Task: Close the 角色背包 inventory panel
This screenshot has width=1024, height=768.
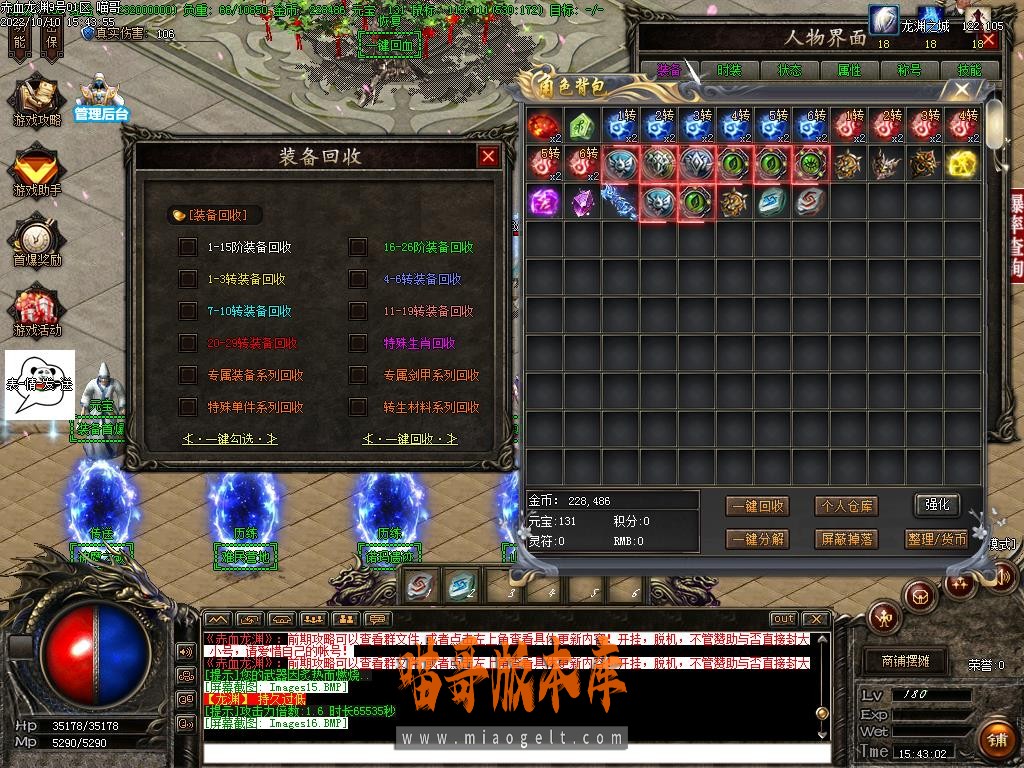Action: (x=962, y=89)
